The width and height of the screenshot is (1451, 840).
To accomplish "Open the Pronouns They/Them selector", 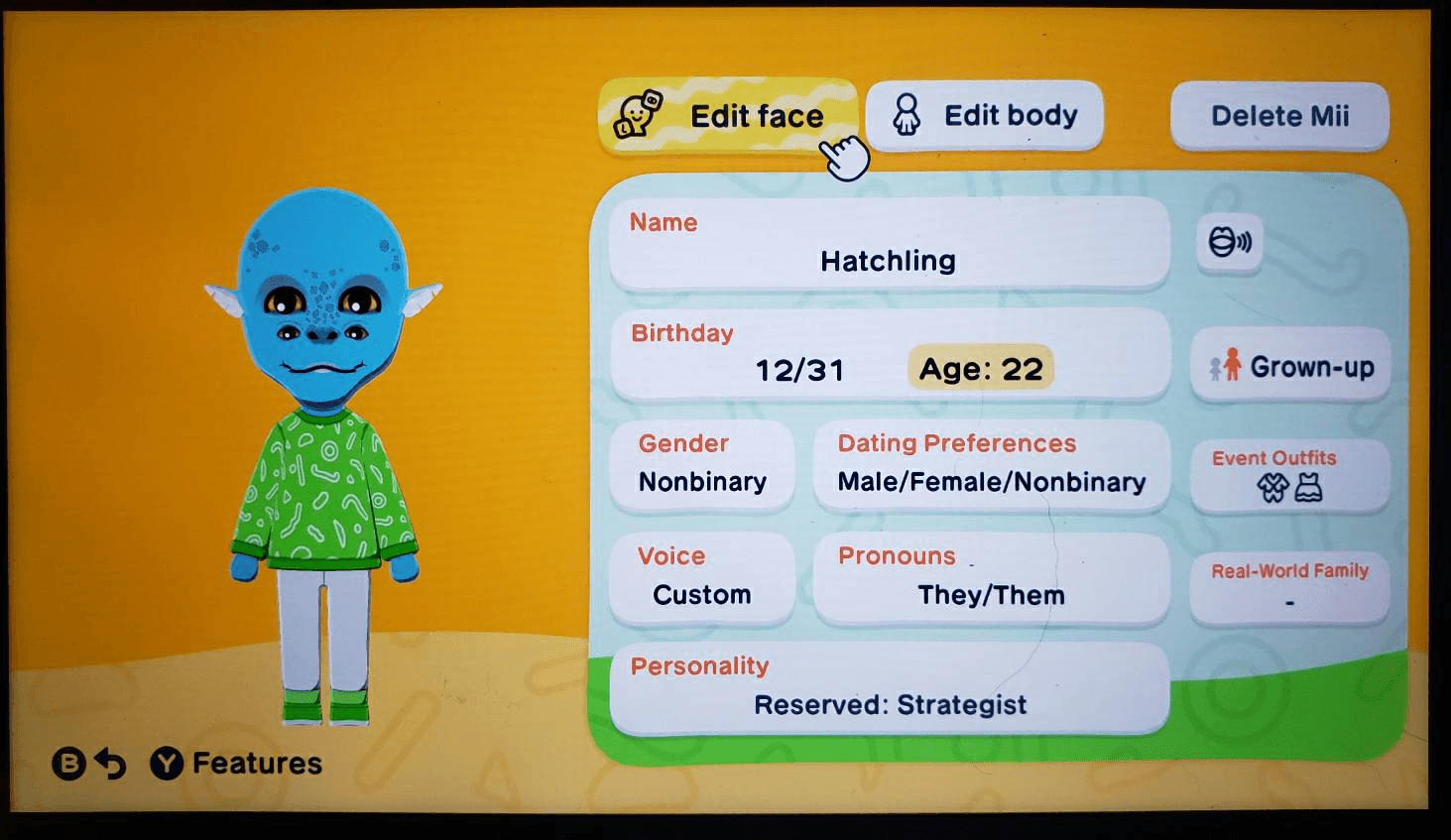I will pyautogui.click(x=990, y=576).
